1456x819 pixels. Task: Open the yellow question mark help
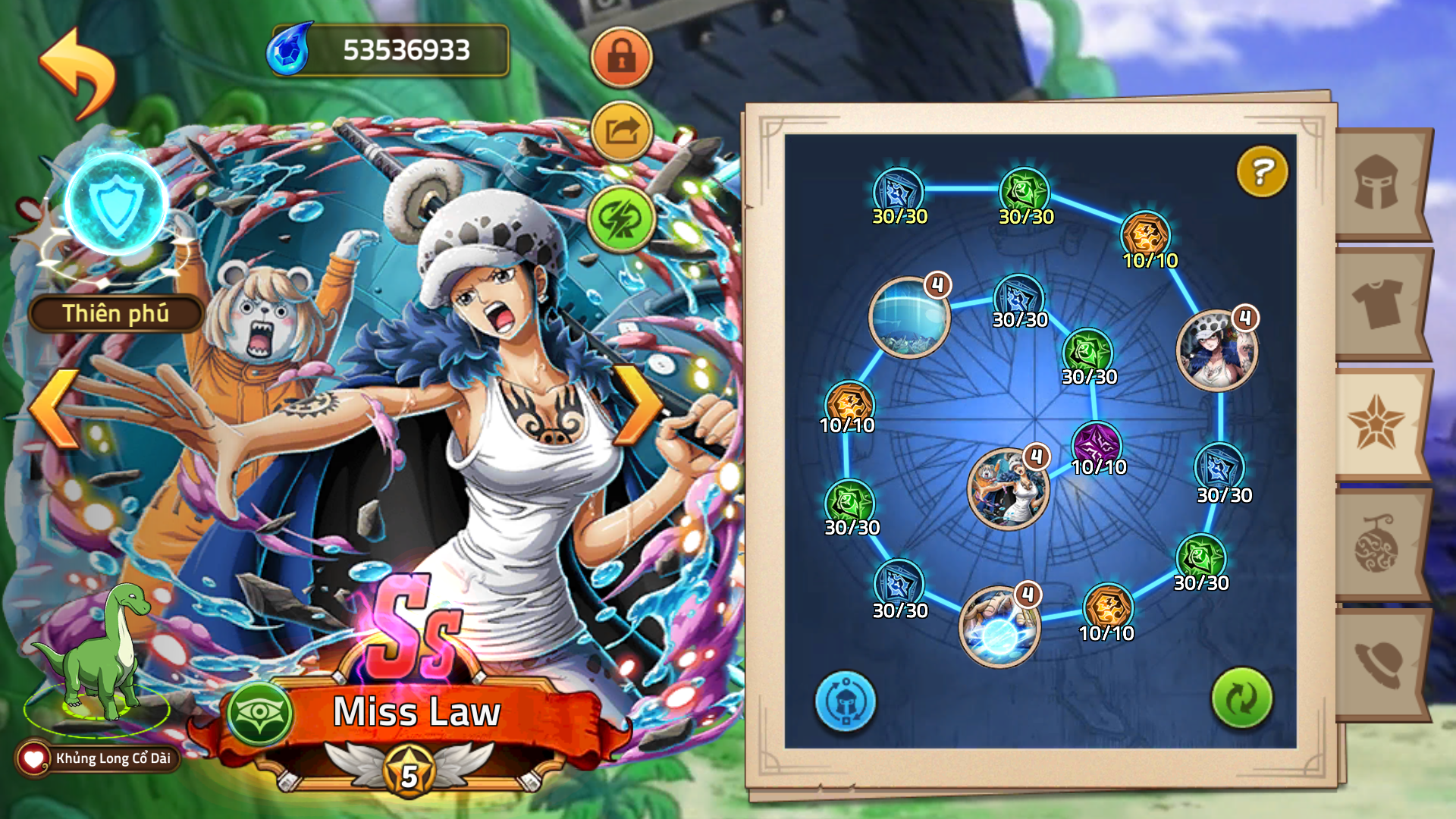(1262, 171)
